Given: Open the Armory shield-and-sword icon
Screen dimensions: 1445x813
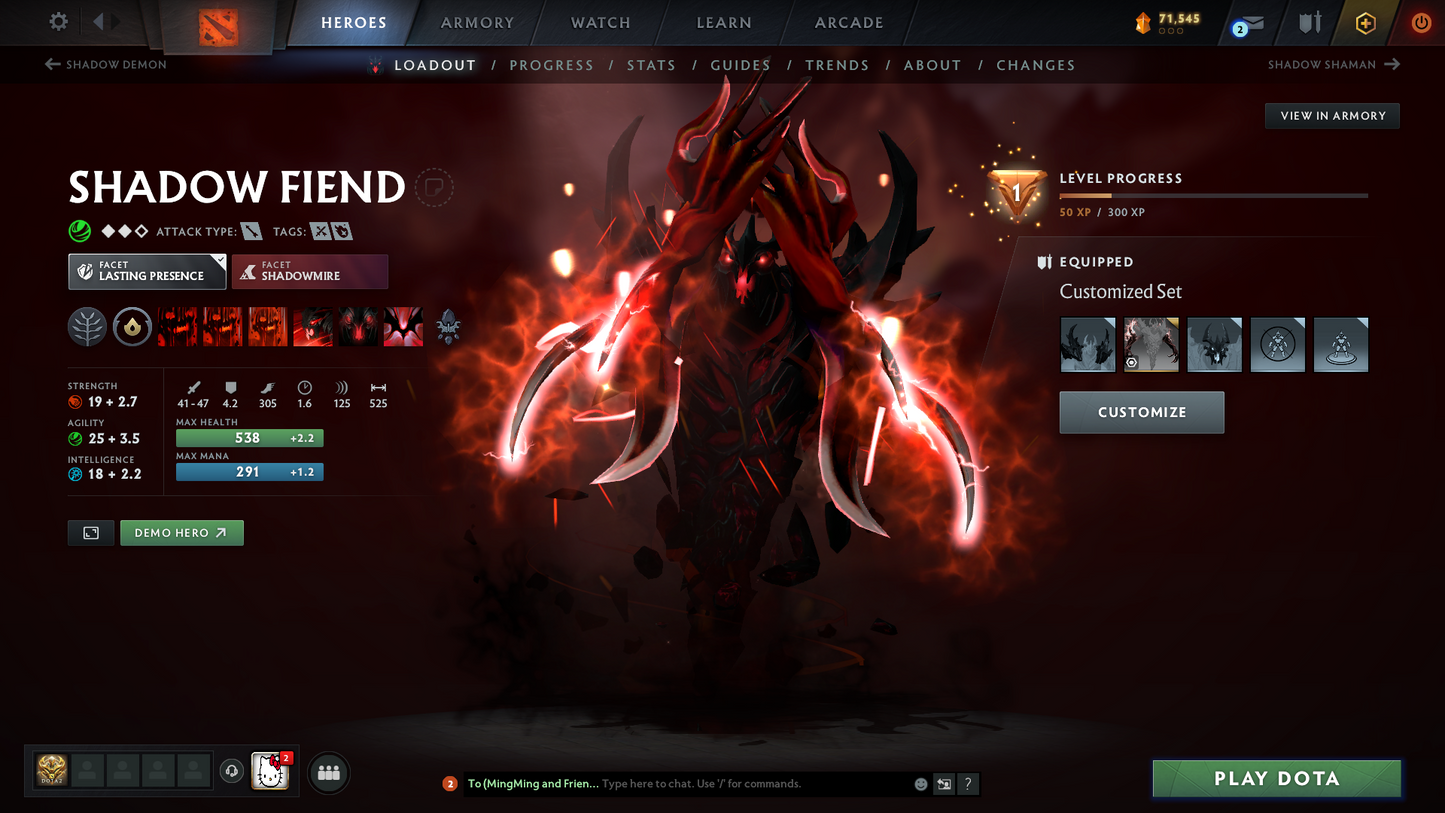Looking at the screenshot, I should tap(1310, 22).
